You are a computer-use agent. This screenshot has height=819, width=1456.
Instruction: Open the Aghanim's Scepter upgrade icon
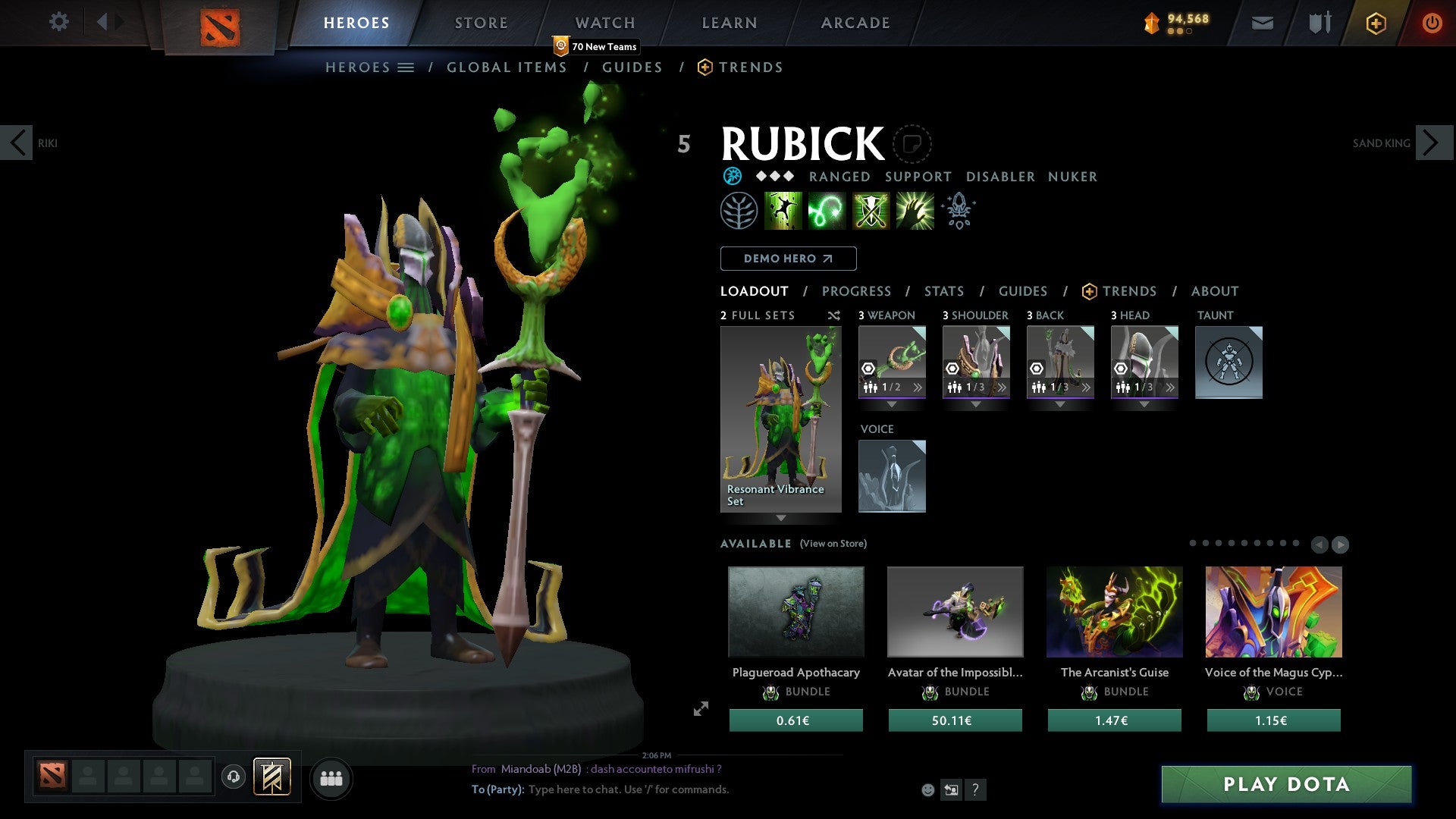958,211
